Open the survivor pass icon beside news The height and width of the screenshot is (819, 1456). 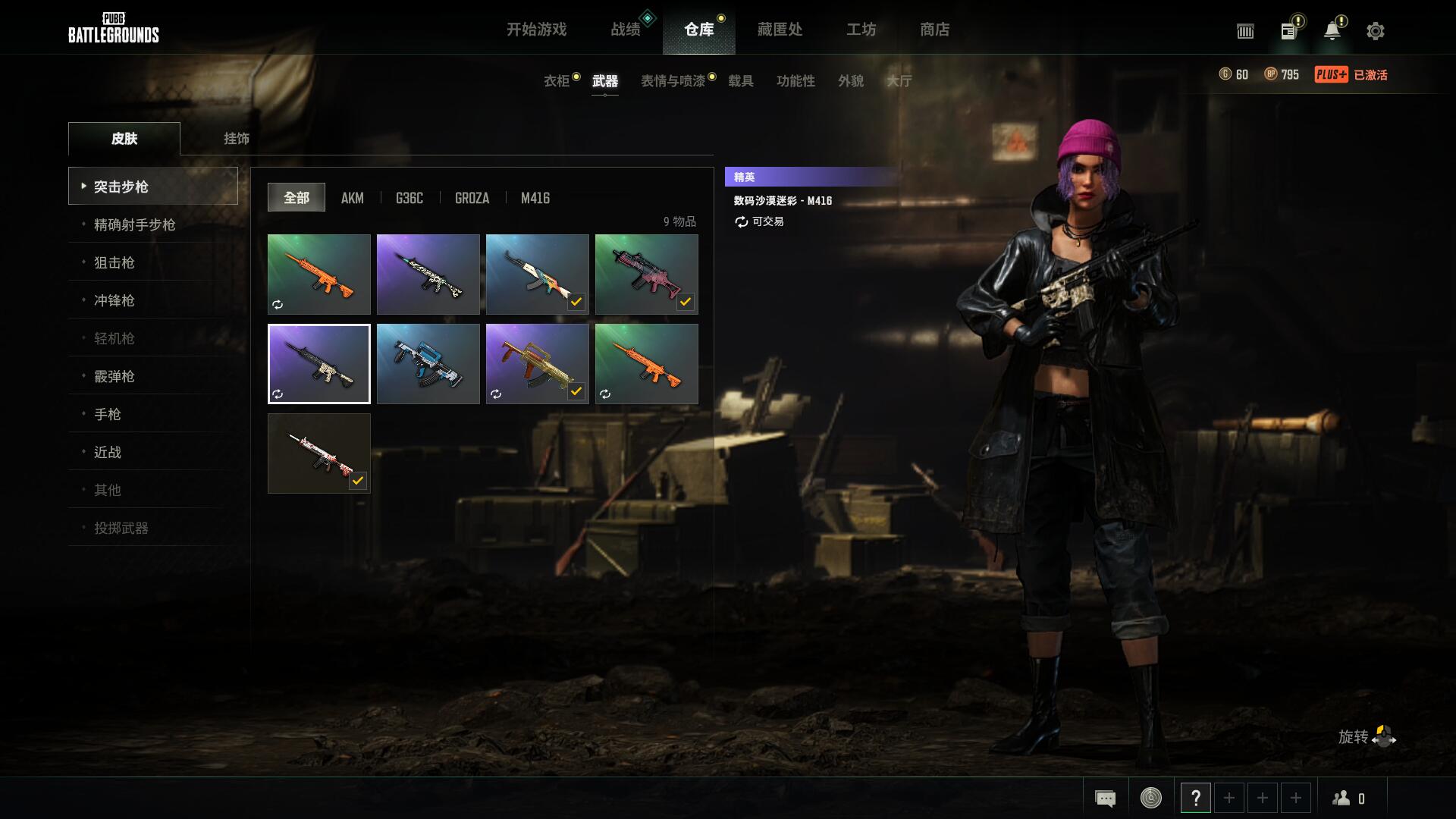pyautogui.click(x=1244, y=31)
